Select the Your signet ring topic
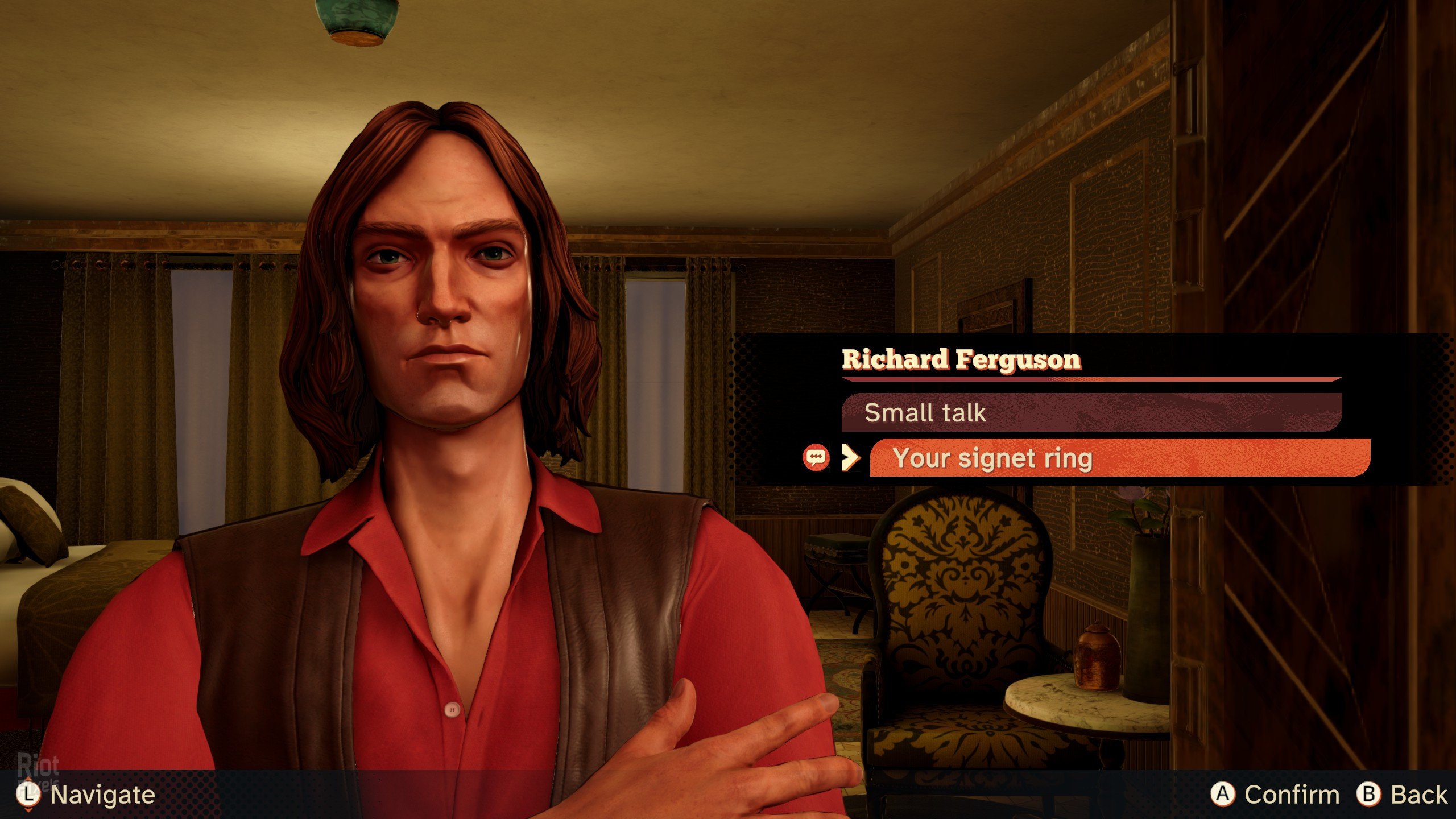 point(1119,458)
